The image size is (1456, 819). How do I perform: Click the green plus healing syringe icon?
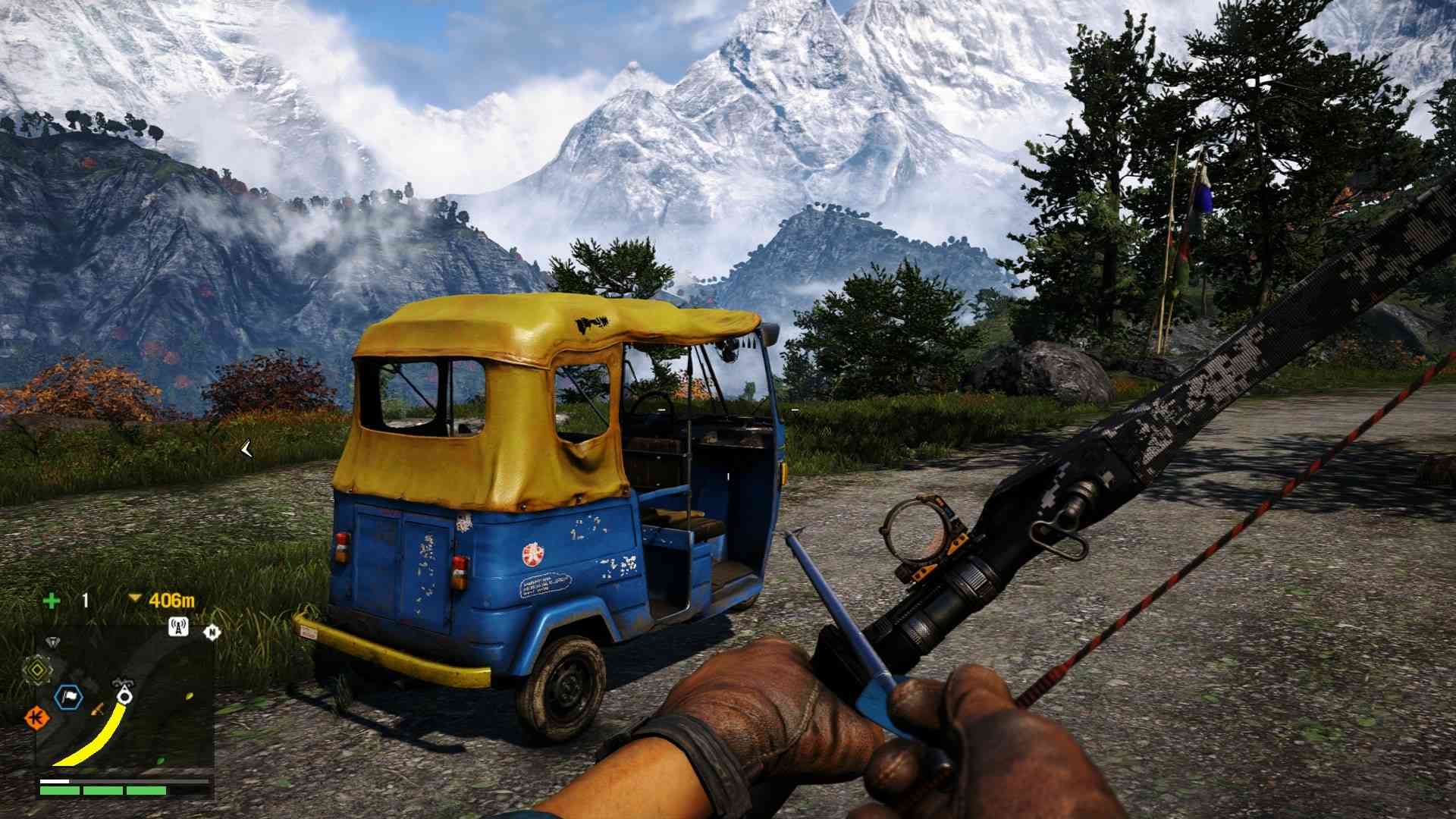pyautogui.click(x=52, y=601)
